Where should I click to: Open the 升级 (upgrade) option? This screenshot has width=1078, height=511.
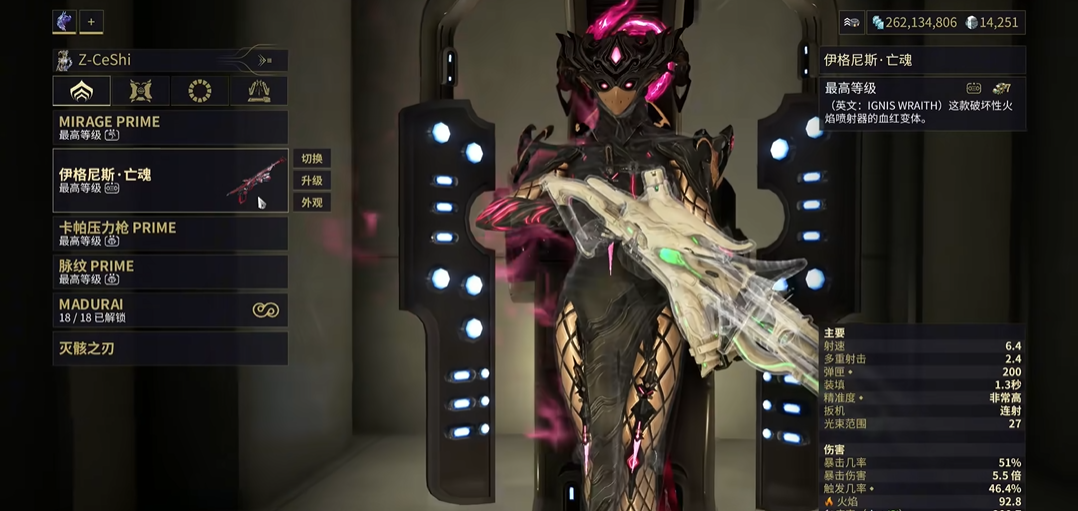pyautogui.click(x=312, y=181)
